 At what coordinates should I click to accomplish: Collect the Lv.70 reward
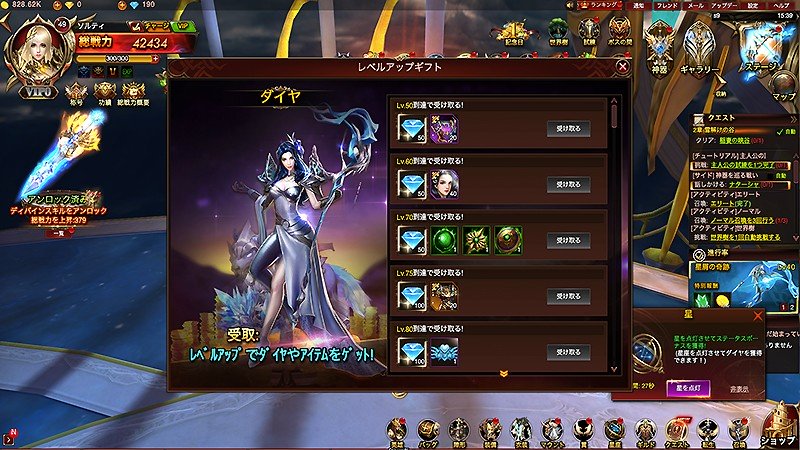point(568,240)
